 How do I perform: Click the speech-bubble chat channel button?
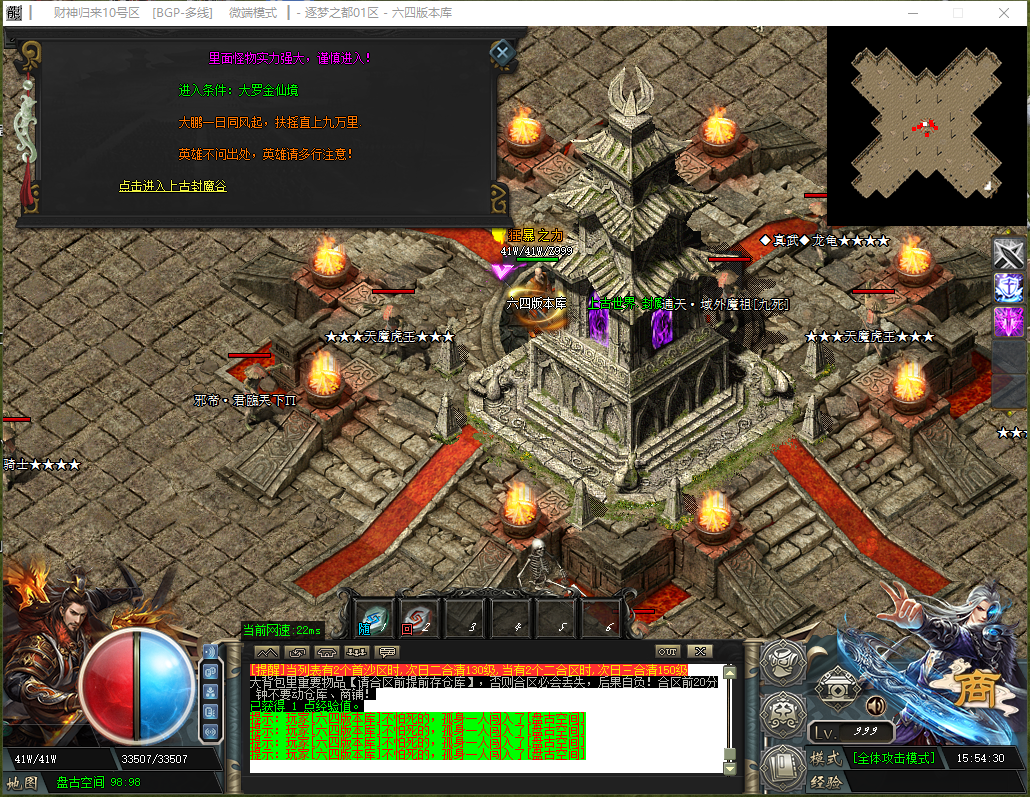point(387,652)
